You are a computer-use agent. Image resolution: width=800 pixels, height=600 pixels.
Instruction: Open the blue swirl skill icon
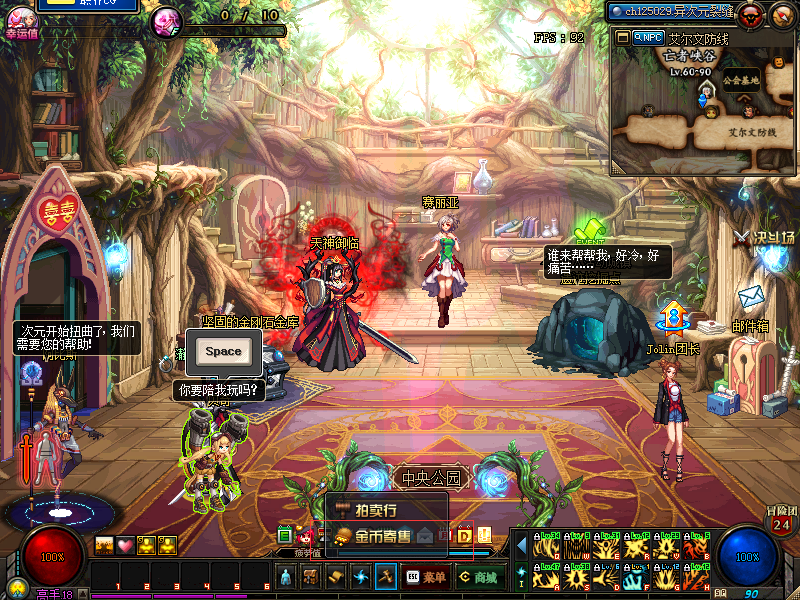(x=361, y=577)
